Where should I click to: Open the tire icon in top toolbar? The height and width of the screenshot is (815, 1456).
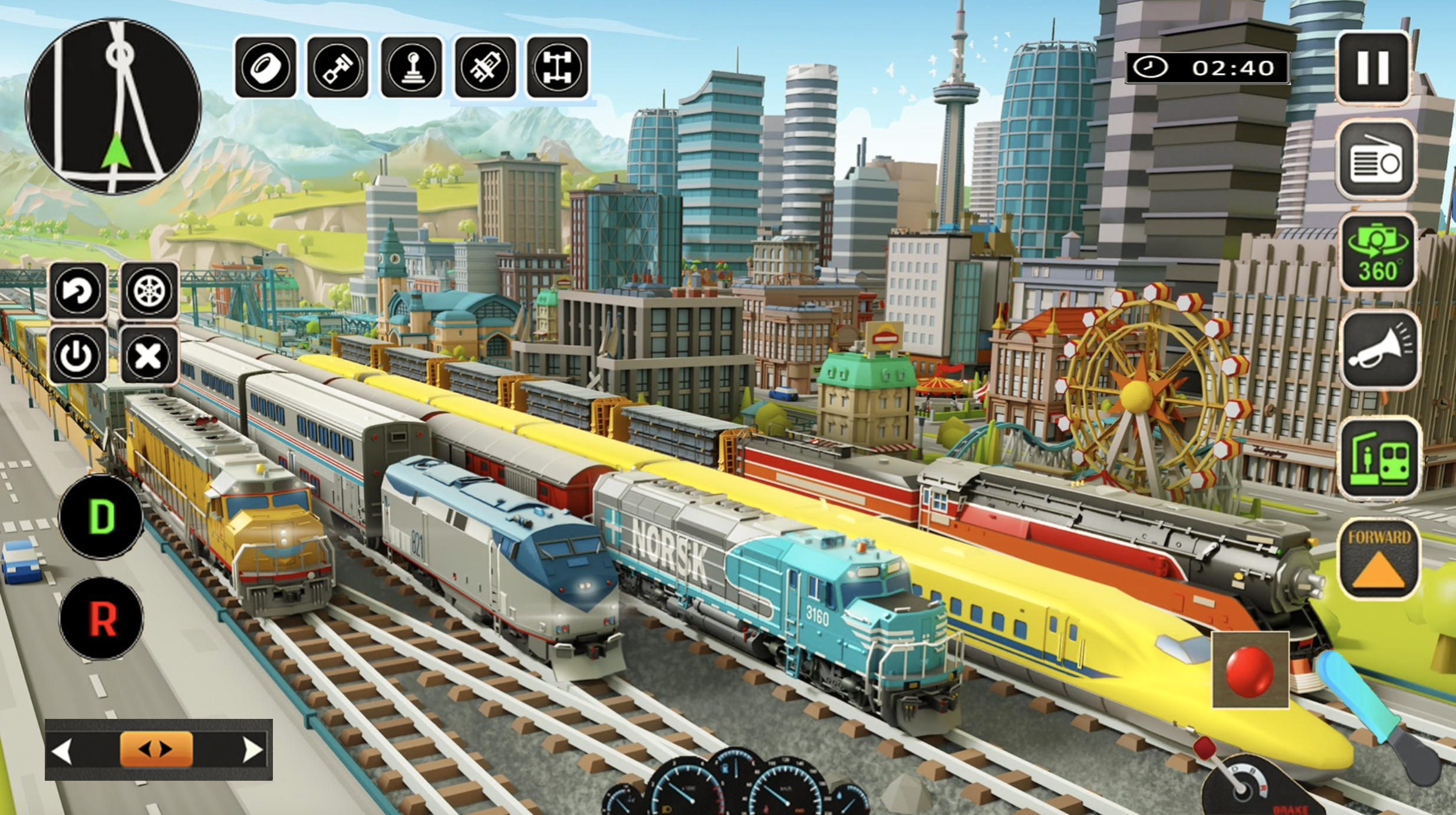tap(266, 67)
